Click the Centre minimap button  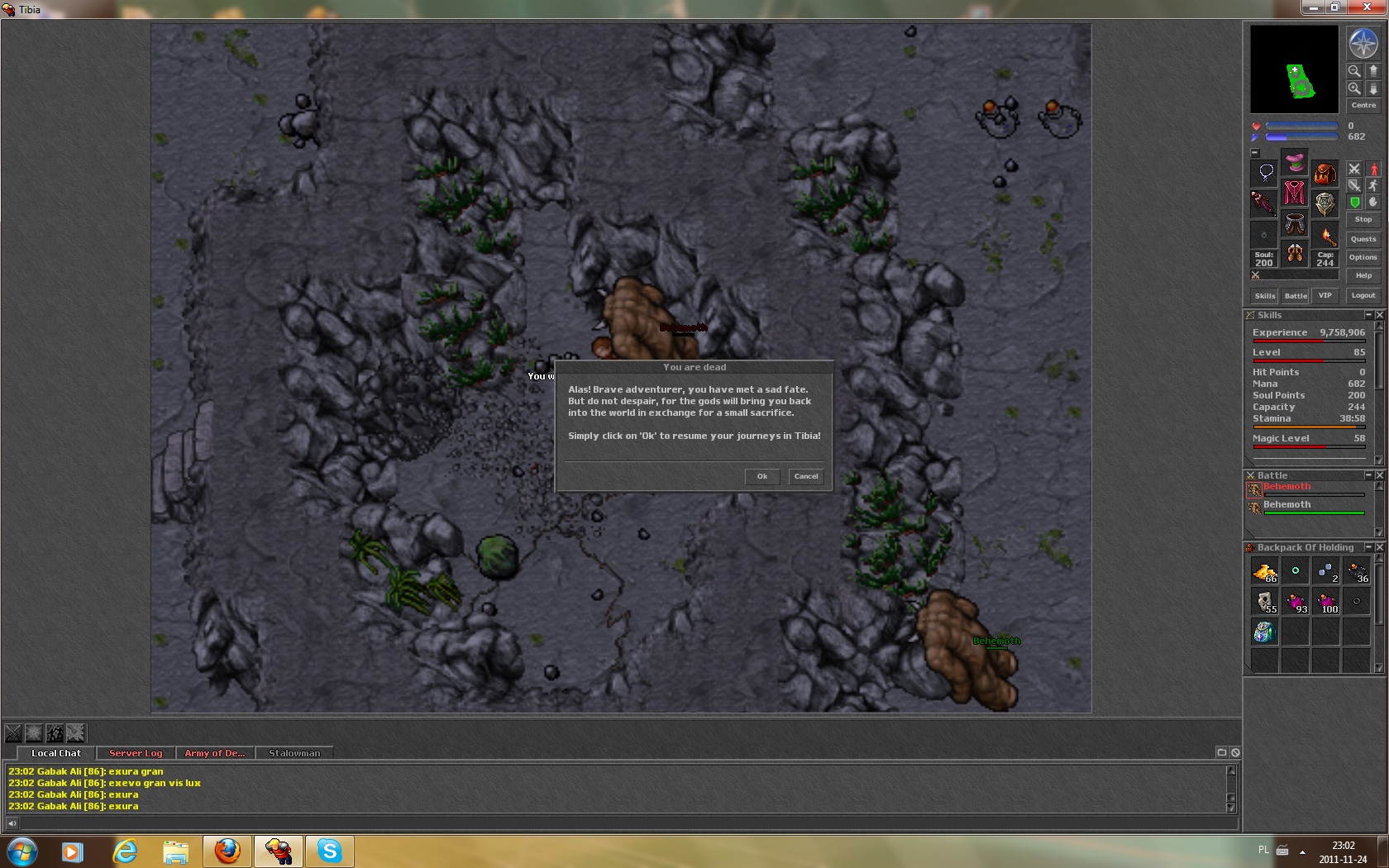coord(1363,105)
